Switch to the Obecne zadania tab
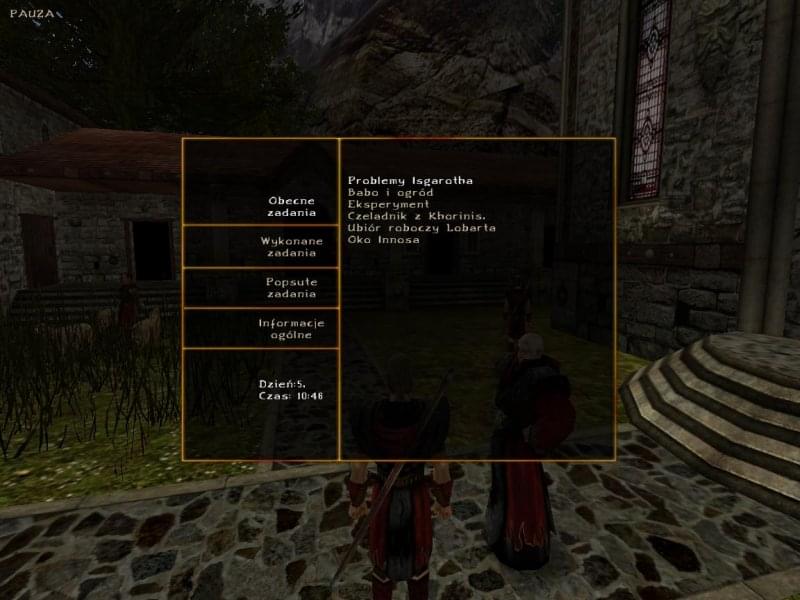This screenshot has width=800, height=600. pos(291,206)
